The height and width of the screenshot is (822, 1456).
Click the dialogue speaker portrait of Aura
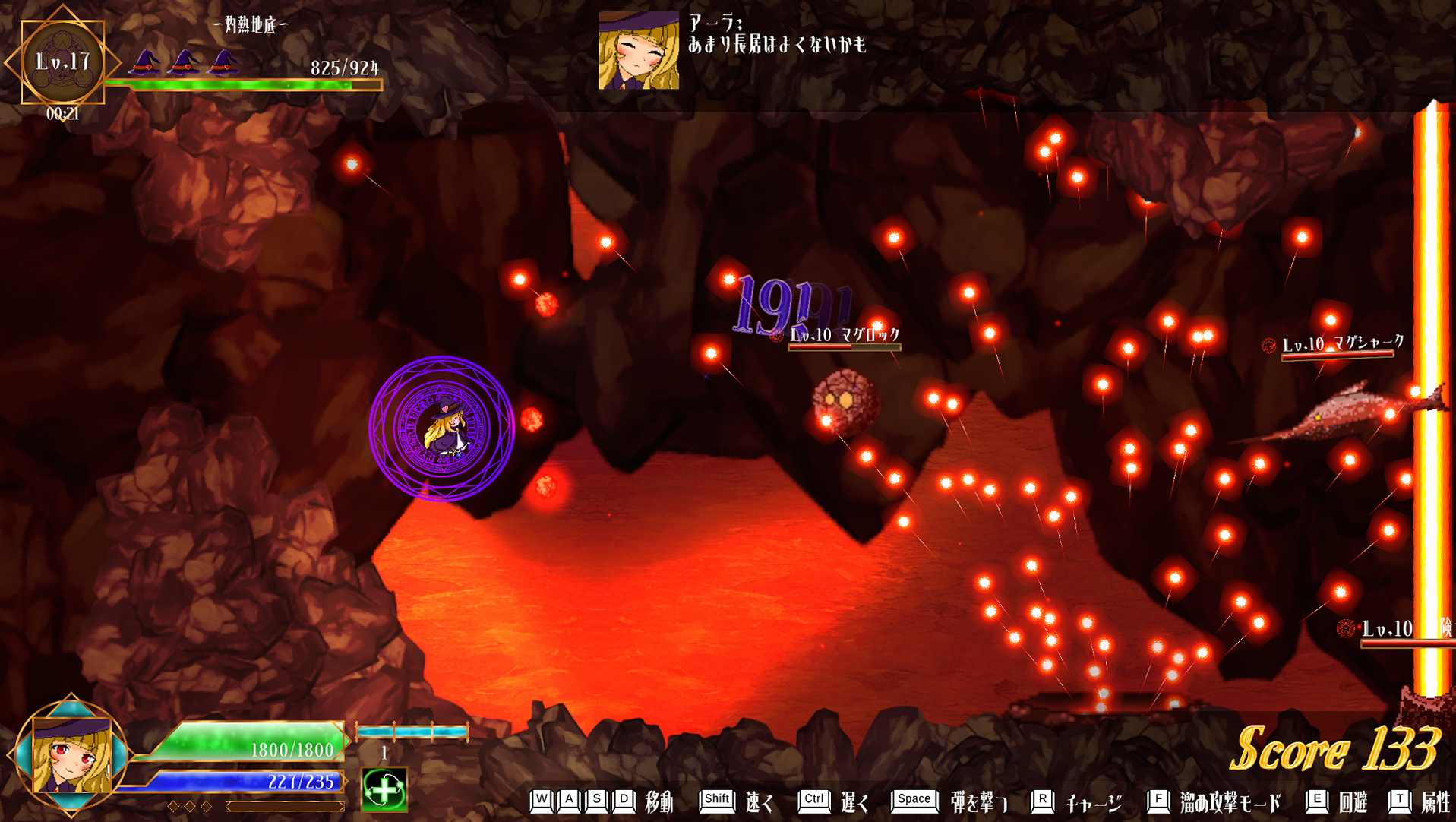pos(639,50)
